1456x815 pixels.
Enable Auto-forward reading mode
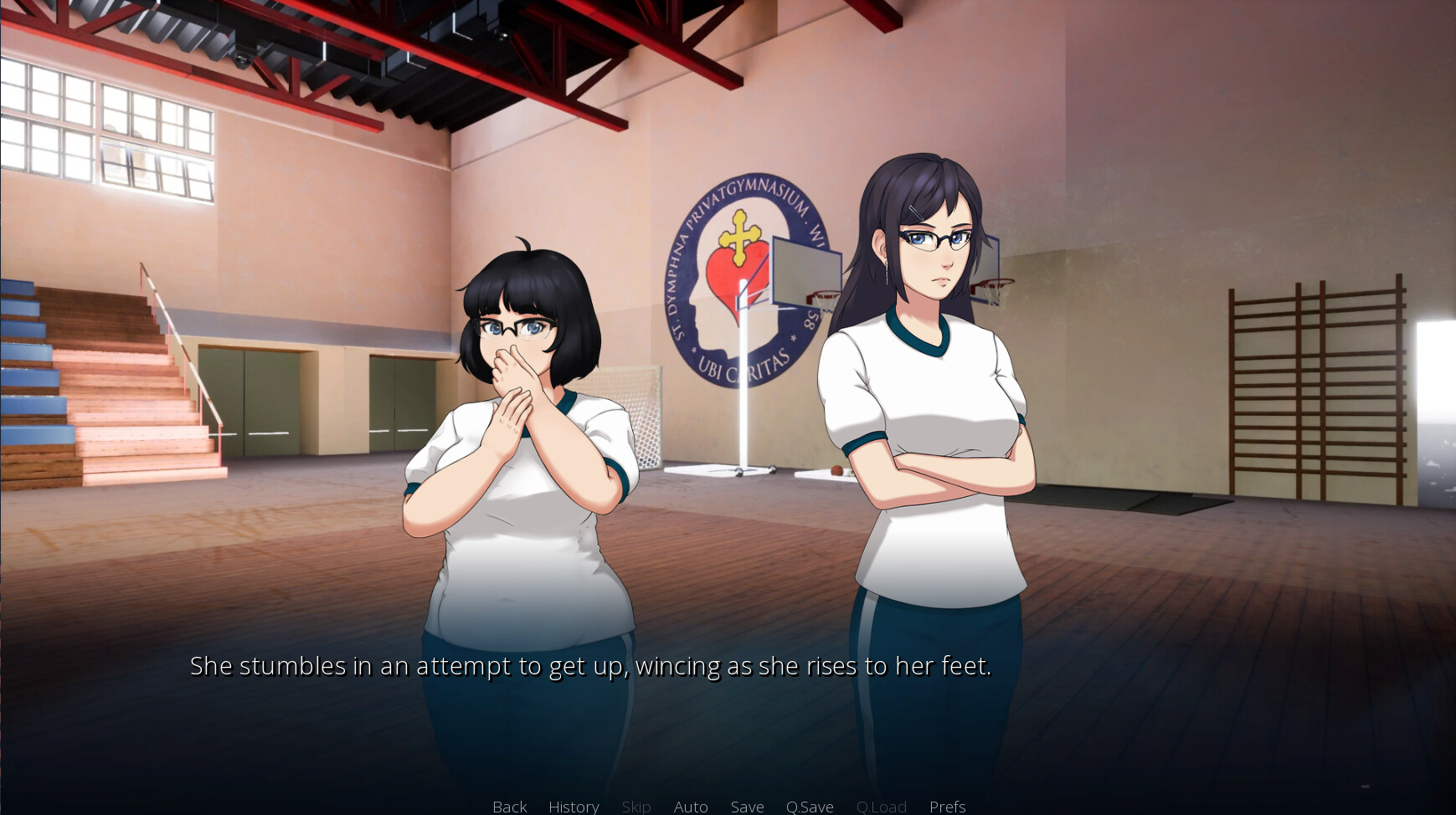click(x=691, y=806)
